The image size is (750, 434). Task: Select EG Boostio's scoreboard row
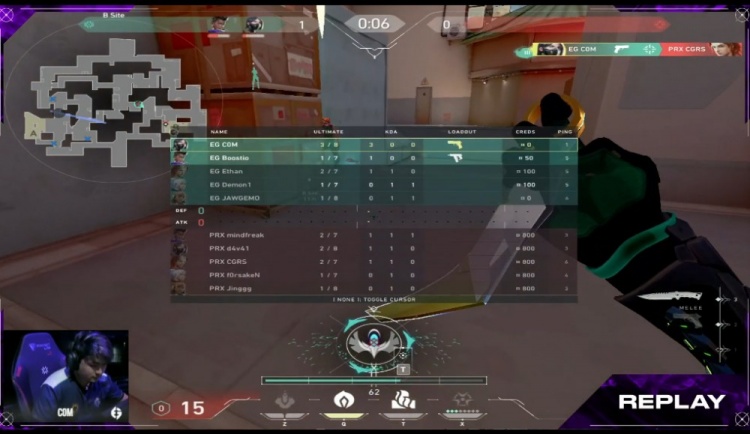point(375,158)
